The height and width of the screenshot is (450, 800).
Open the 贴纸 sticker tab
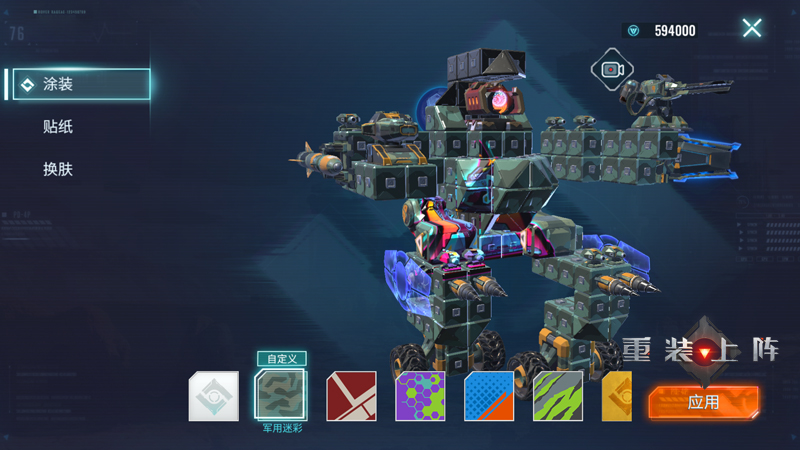tap(58, 127)
